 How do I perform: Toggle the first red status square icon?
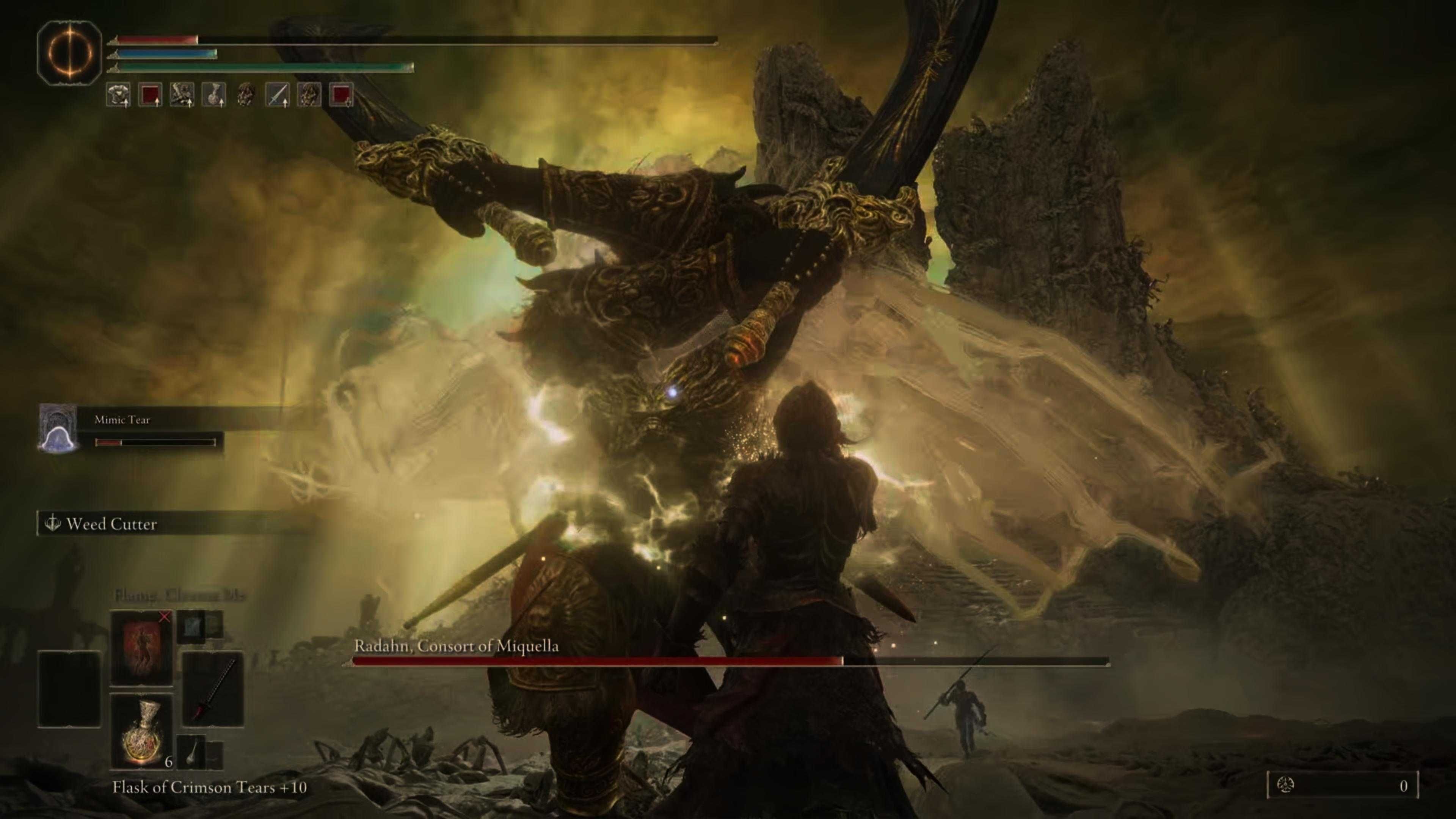point(151,96)
